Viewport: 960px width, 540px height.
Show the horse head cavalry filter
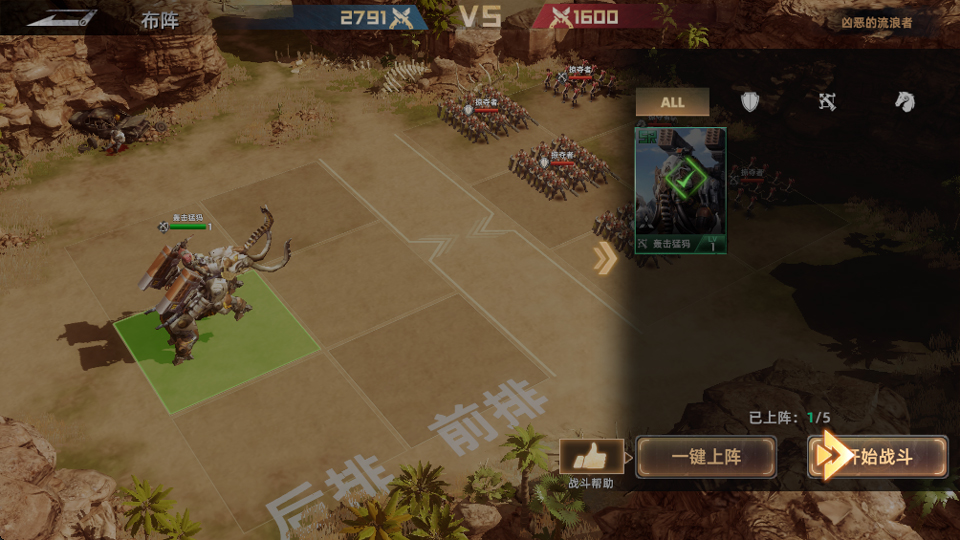pyautogui.click(x=904, y=102)
